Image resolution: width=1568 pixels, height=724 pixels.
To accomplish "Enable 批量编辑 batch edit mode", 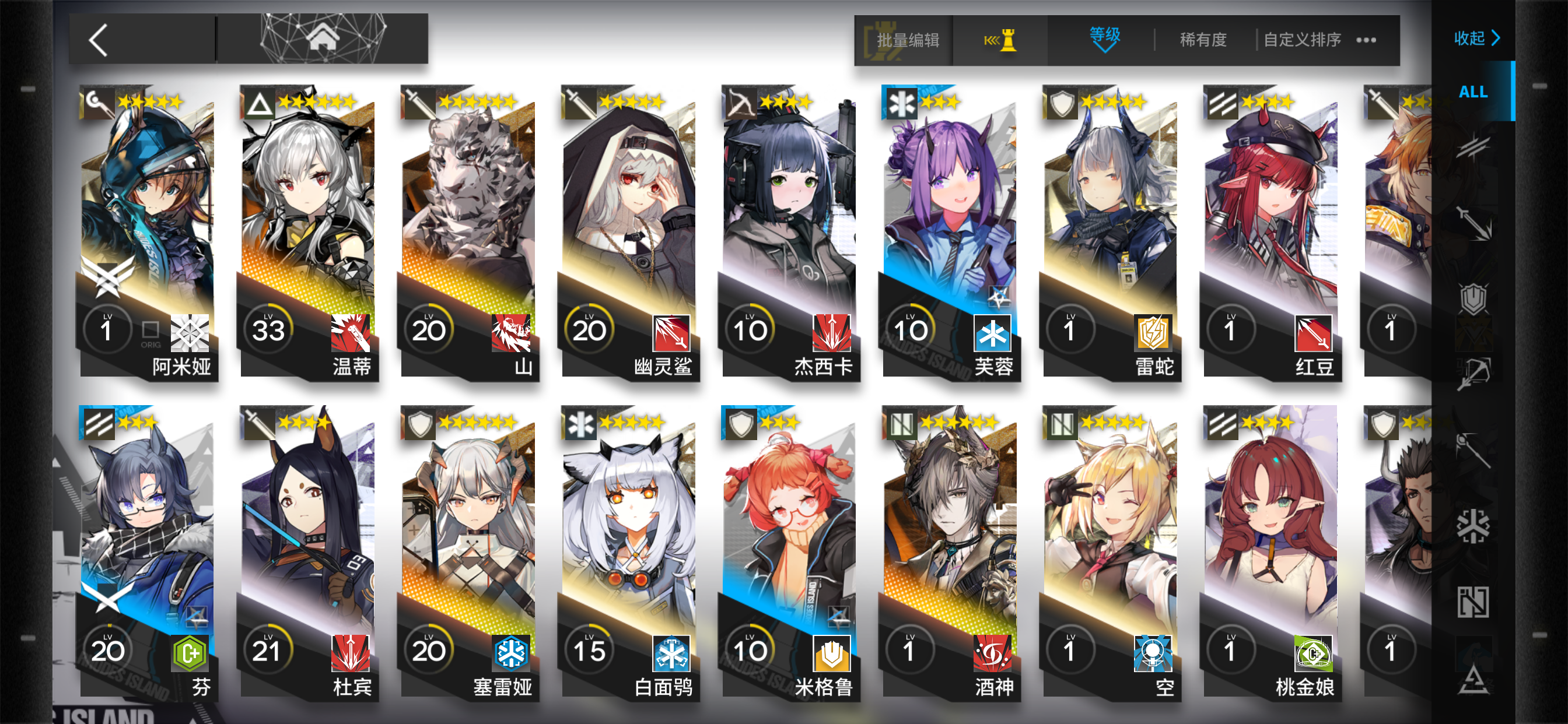I will (907, 40).
